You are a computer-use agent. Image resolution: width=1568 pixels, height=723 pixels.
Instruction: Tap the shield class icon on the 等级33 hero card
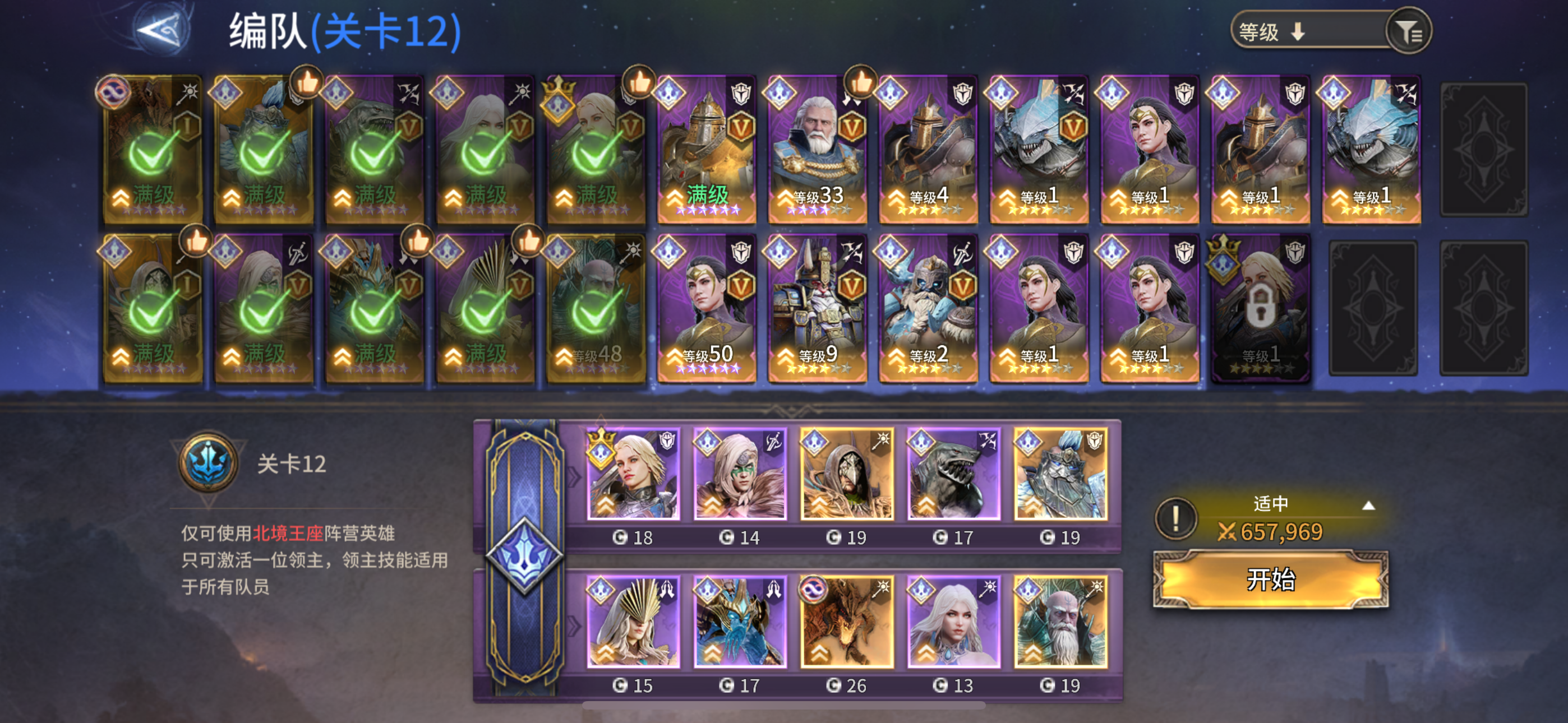tap(855, 91)
